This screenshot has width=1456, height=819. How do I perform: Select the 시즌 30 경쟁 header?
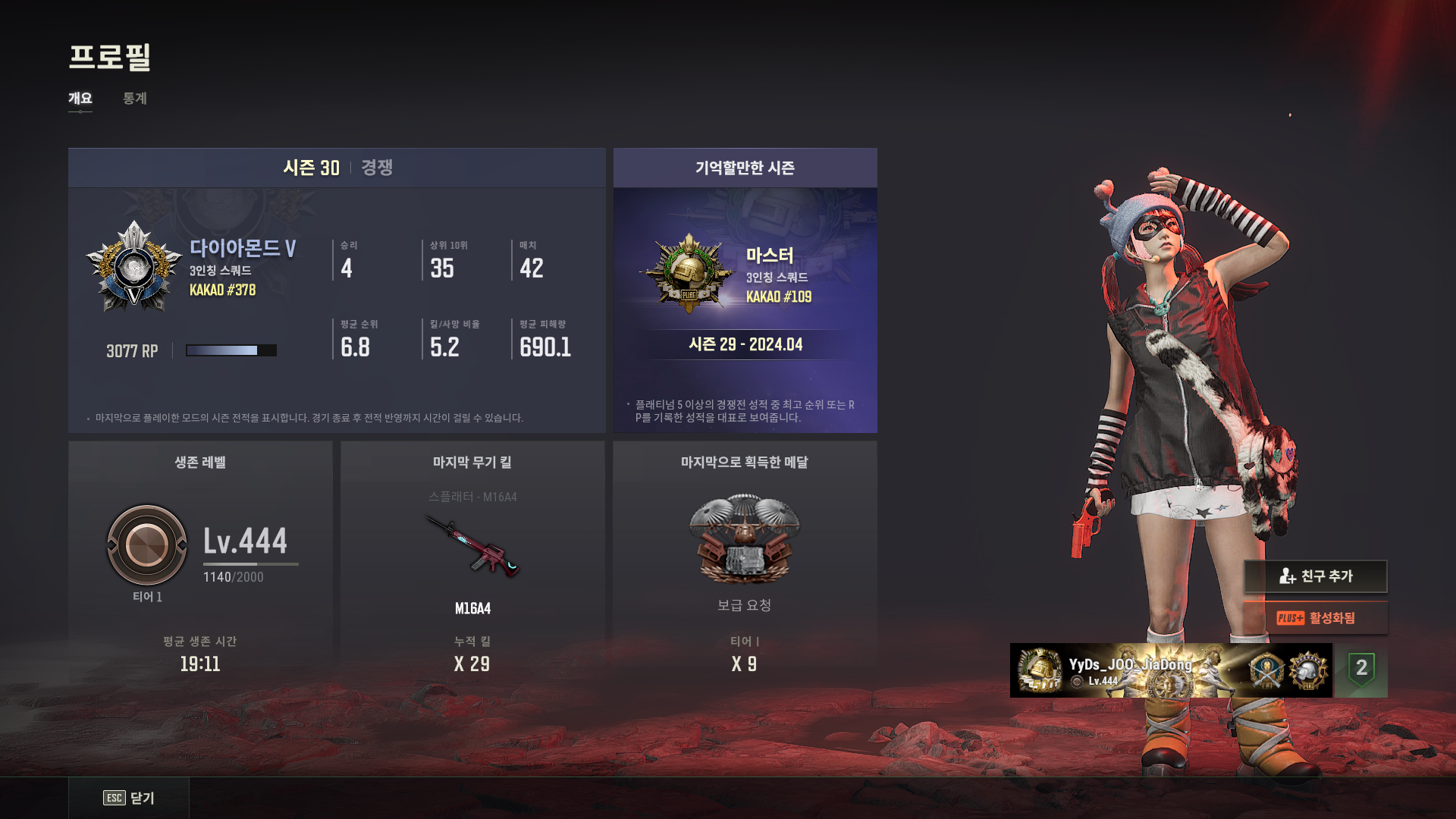point(337,168)
